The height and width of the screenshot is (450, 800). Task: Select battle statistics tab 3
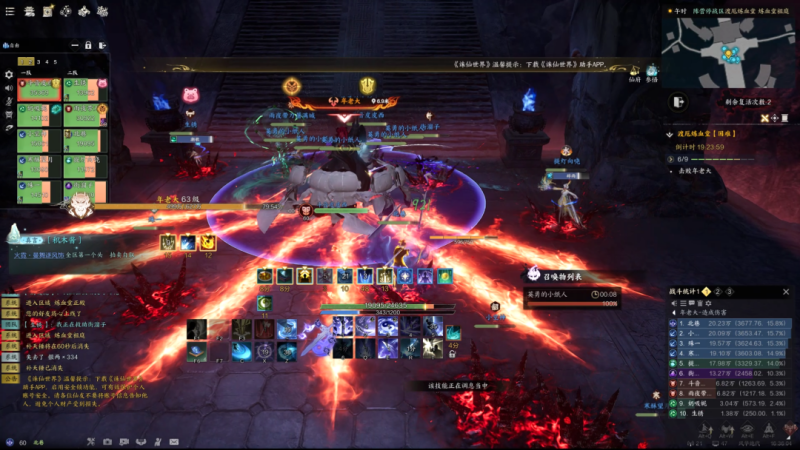[x=730, y=291]
